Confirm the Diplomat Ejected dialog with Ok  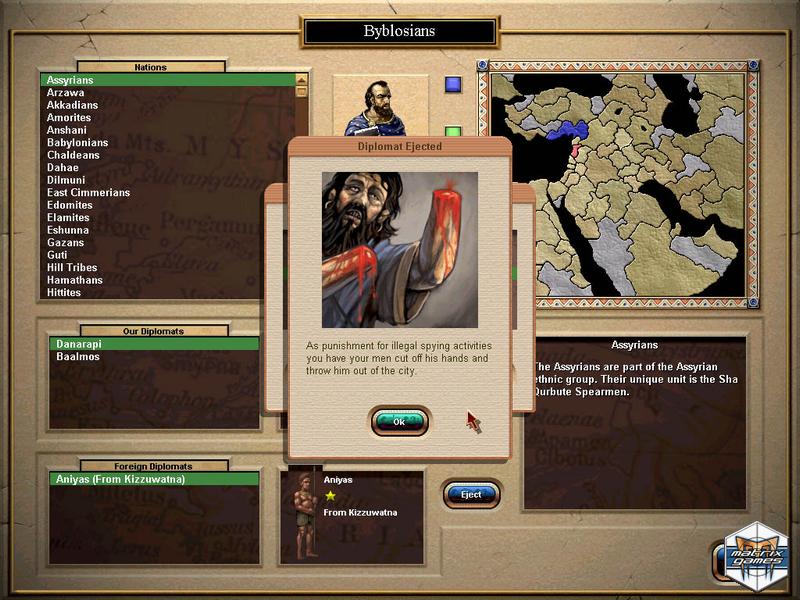pos(399,422)
